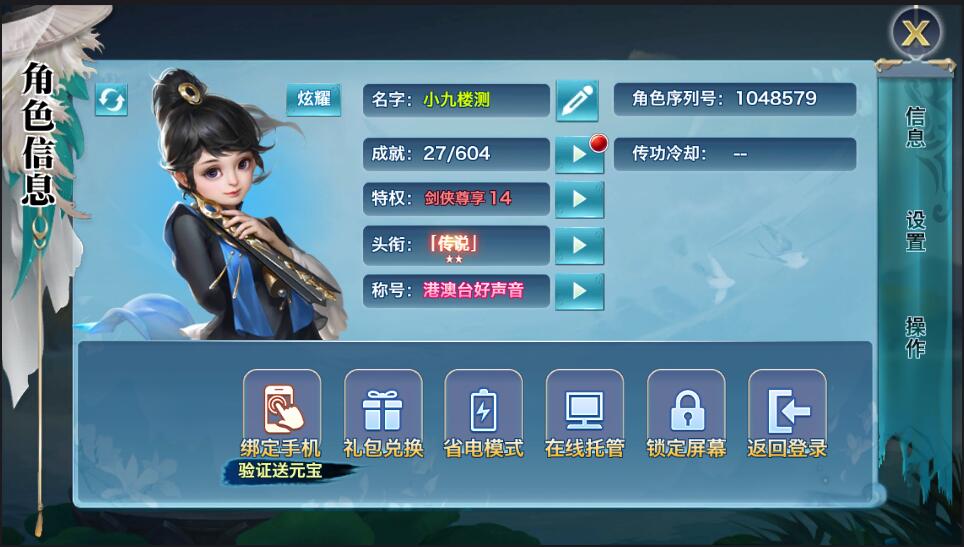Viewport: 964px width, 547px height.
Task: Tap the refresh arrows icon beside portrait
Action: coord(111,100)
